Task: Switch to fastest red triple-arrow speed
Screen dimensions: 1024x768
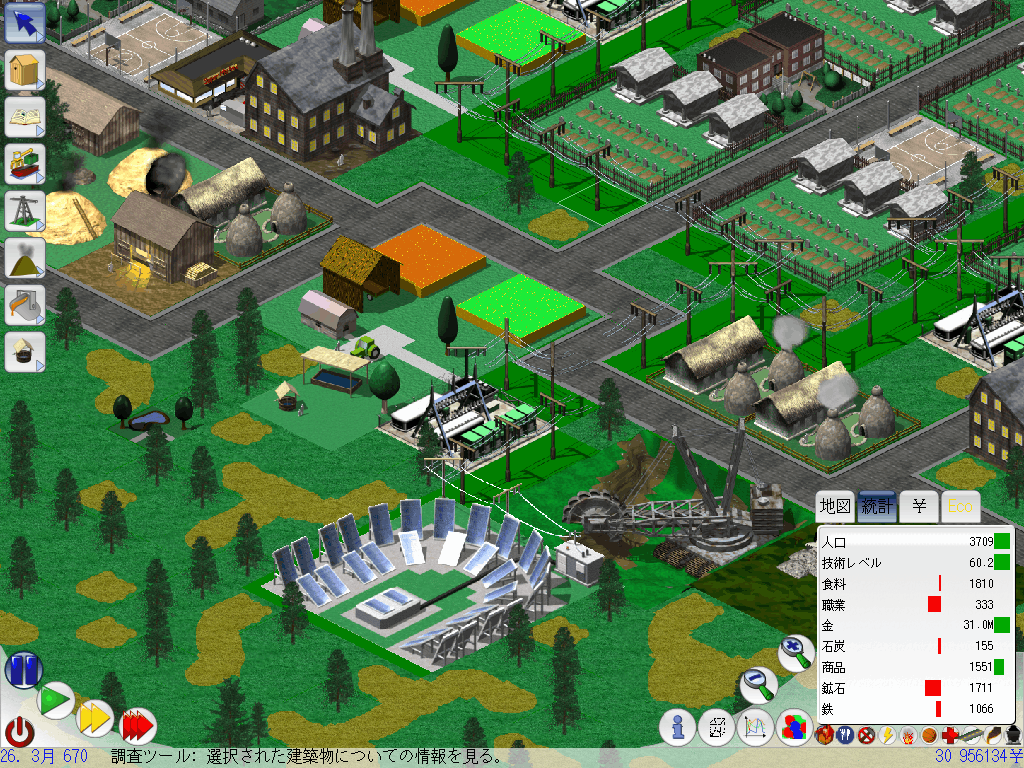Action: [138, 726]
